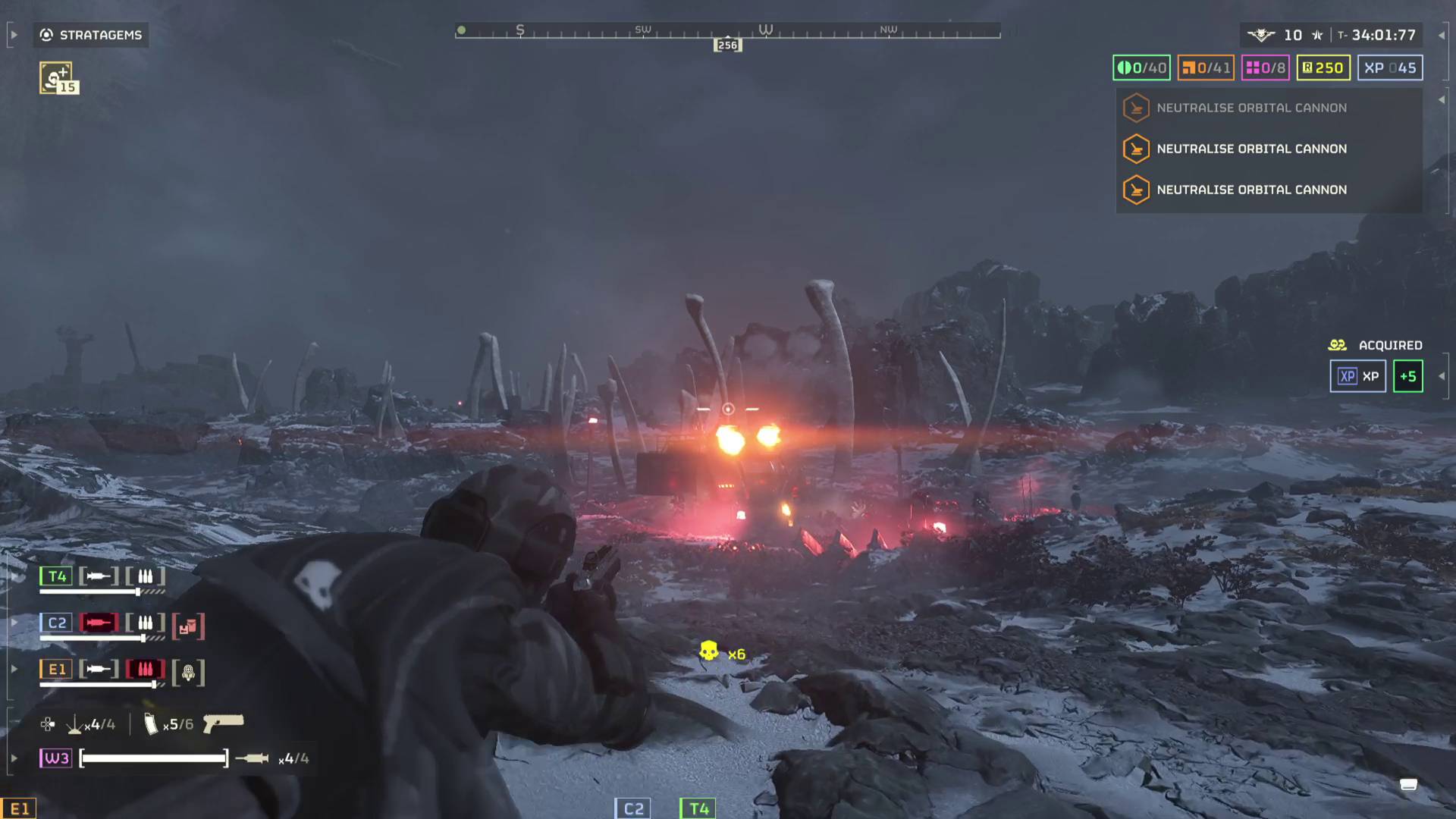Click the yellow Requisition slips icon

(x=1306, y=67)
